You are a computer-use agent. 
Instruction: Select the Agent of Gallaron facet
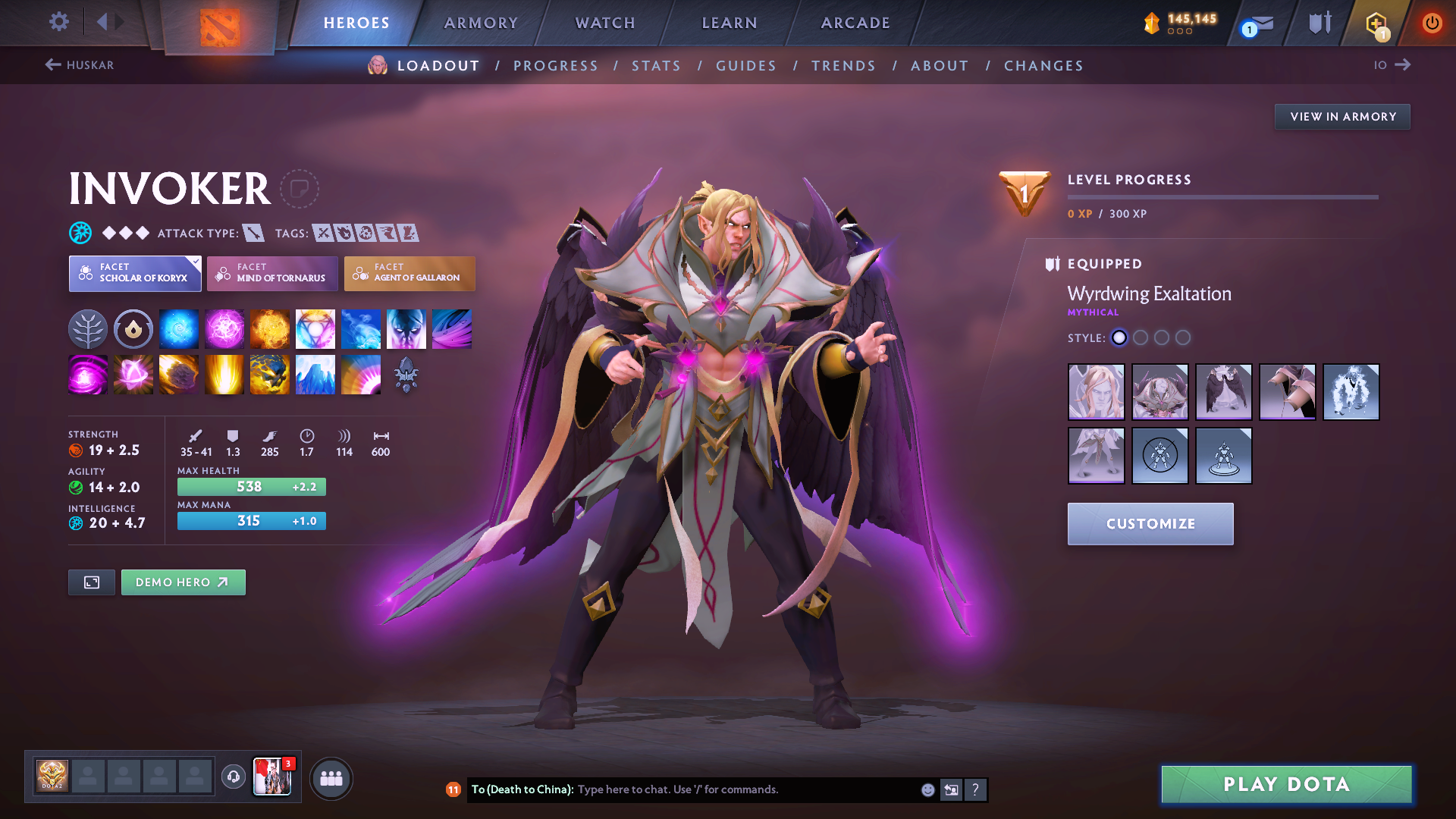tap(409, 274)
